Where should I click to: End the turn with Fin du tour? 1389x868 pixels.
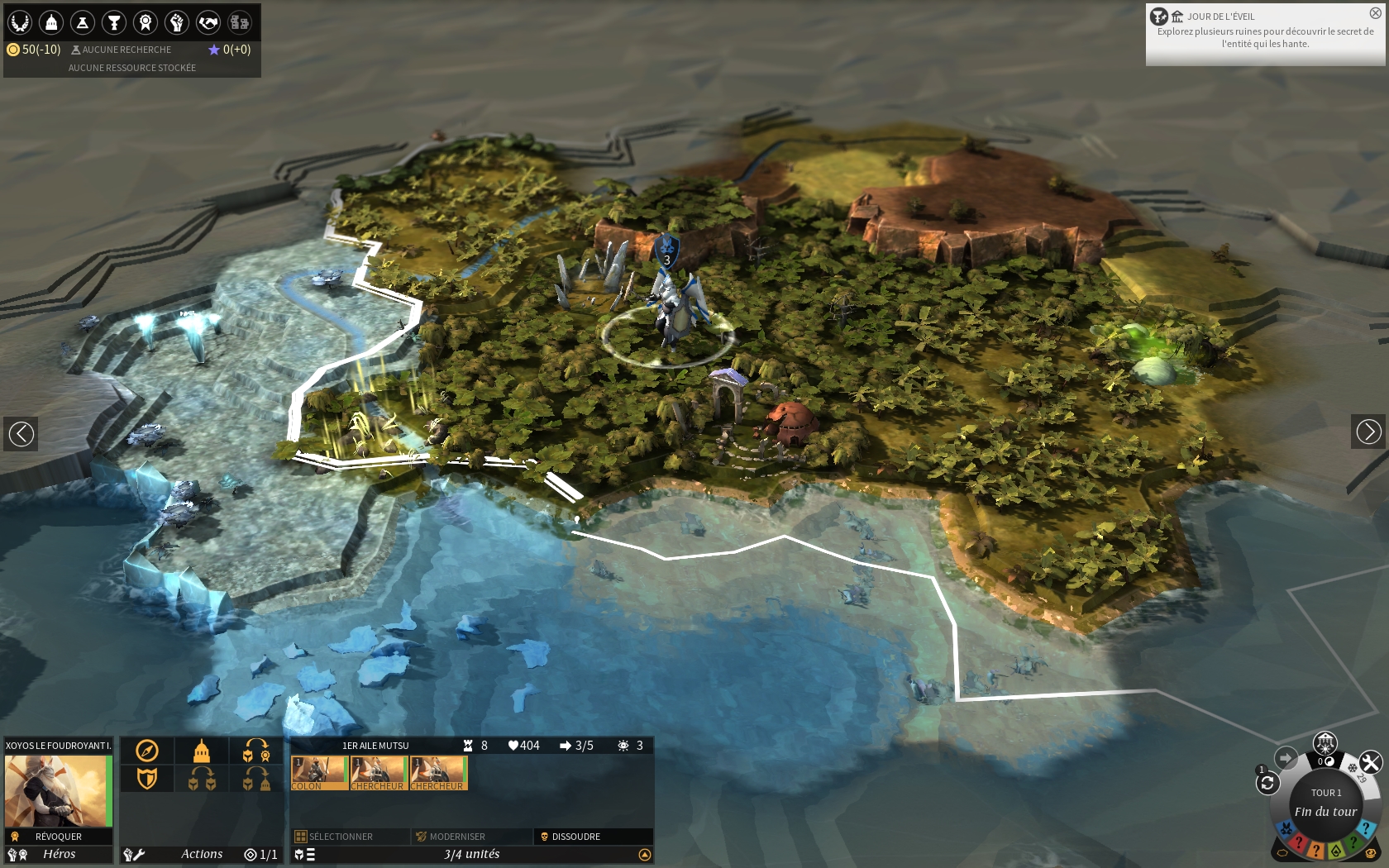point(1325,811)
